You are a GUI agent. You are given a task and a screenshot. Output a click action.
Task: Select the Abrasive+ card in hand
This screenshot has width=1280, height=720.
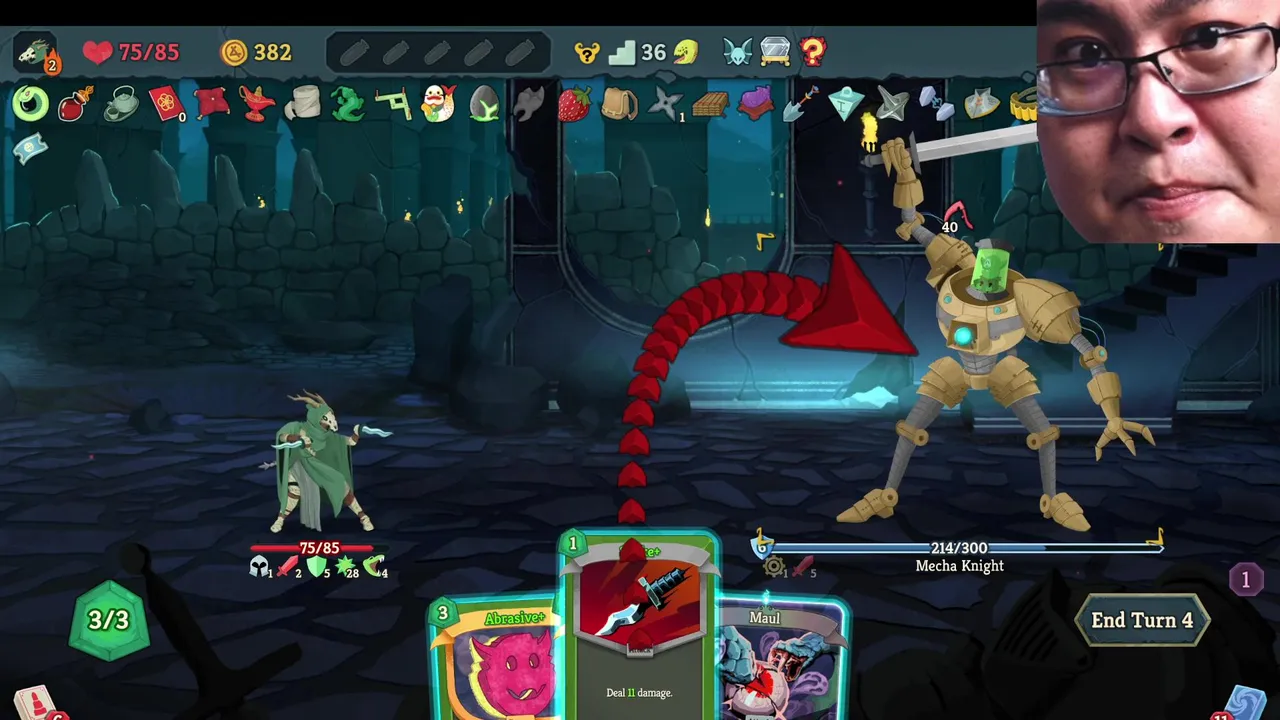coord(495,660)
